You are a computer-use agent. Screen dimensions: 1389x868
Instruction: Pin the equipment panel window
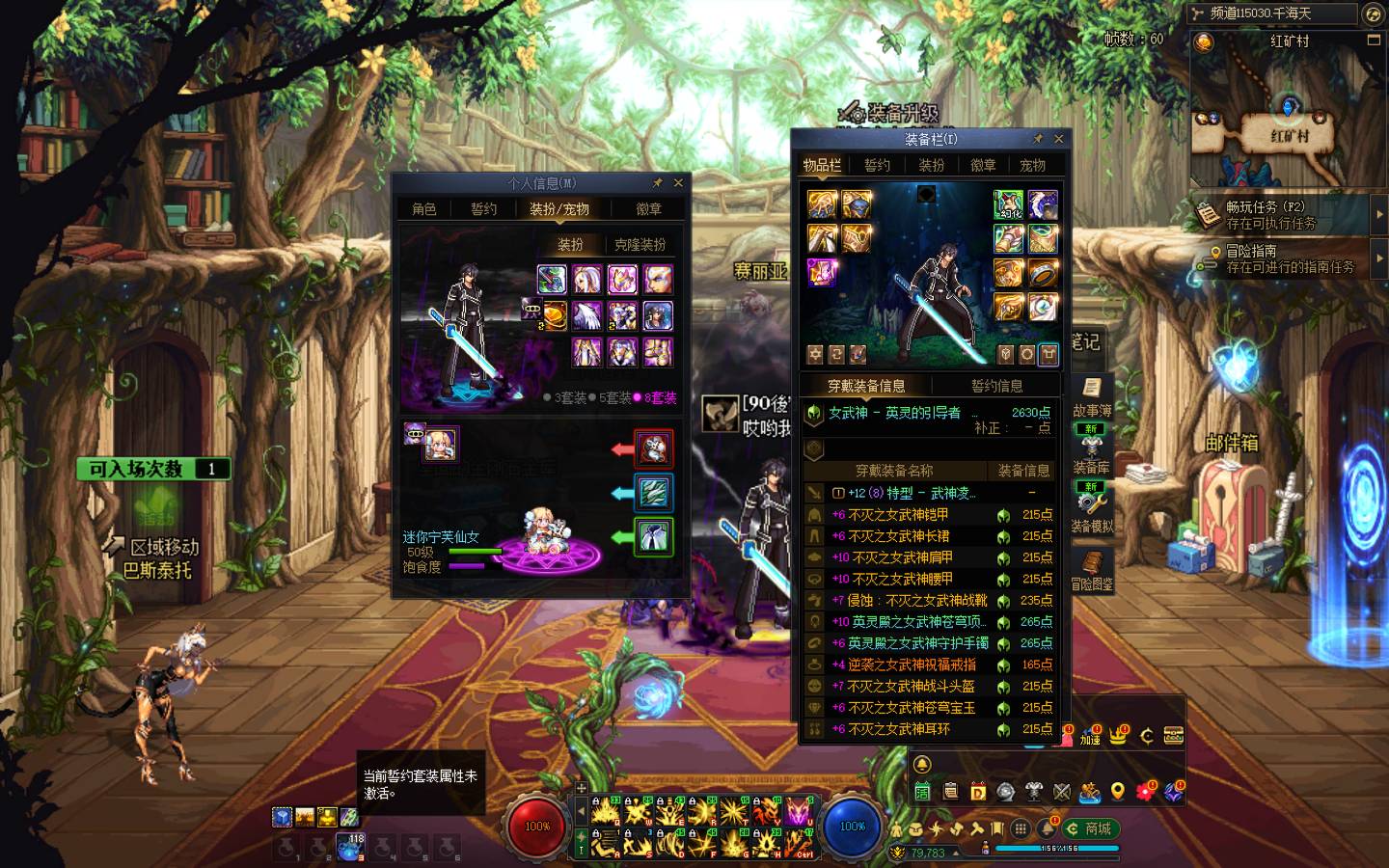tap(1038, 139)
